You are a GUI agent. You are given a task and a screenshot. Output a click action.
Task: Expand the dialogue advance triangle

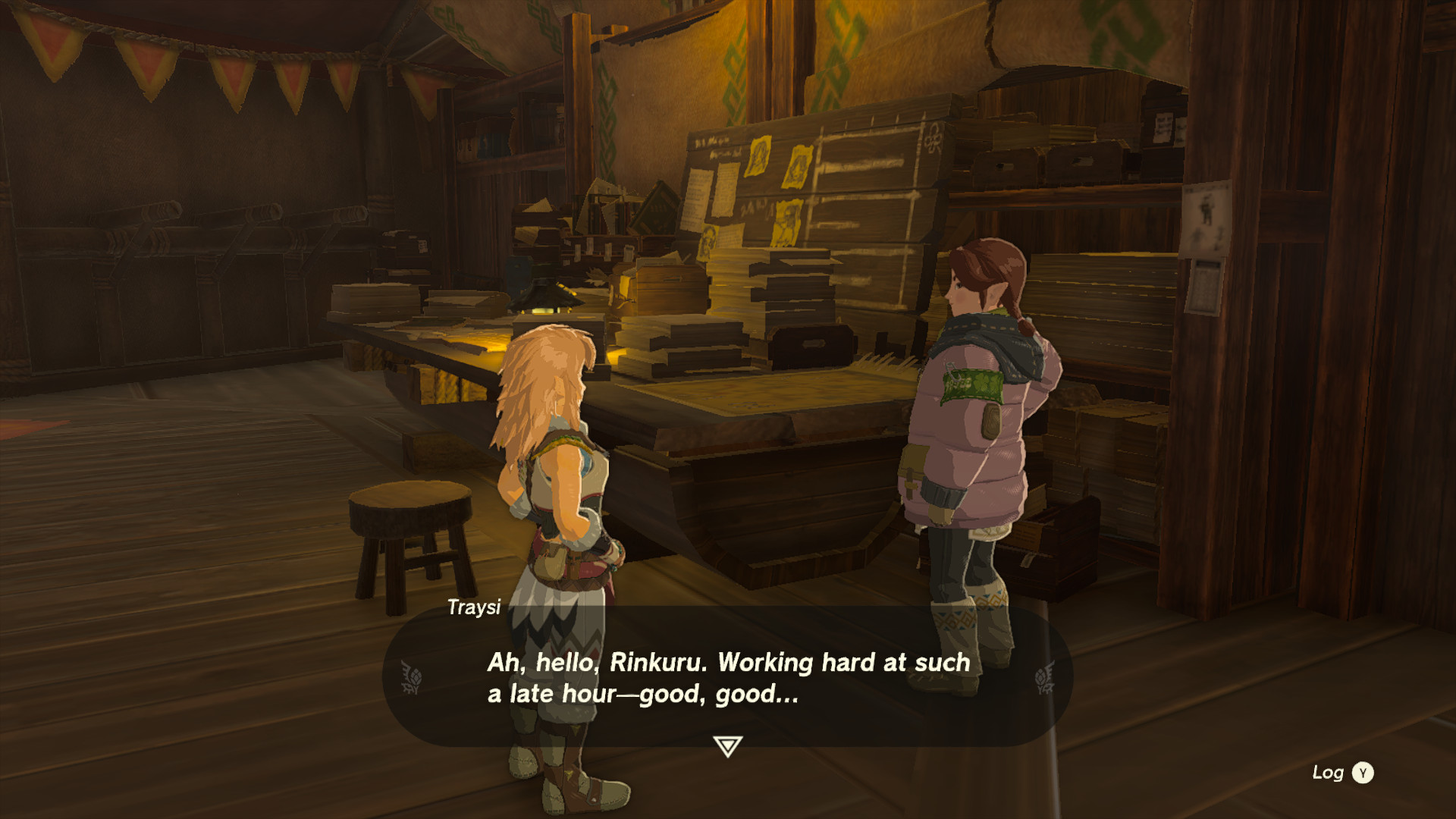click(x=727, y=747)
